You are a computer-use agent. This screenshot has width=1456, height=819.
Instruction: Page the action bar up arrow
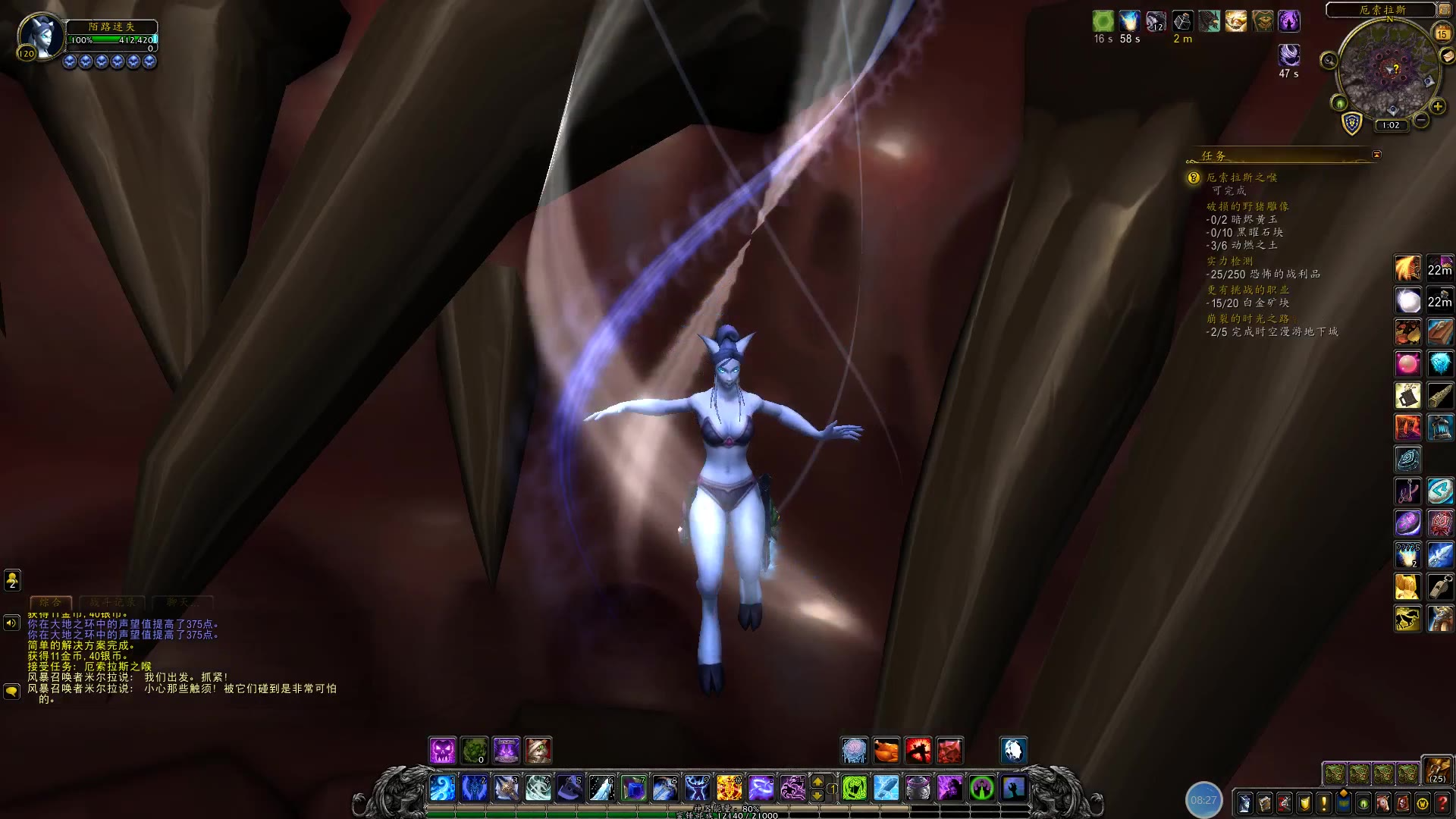(817, 781)
